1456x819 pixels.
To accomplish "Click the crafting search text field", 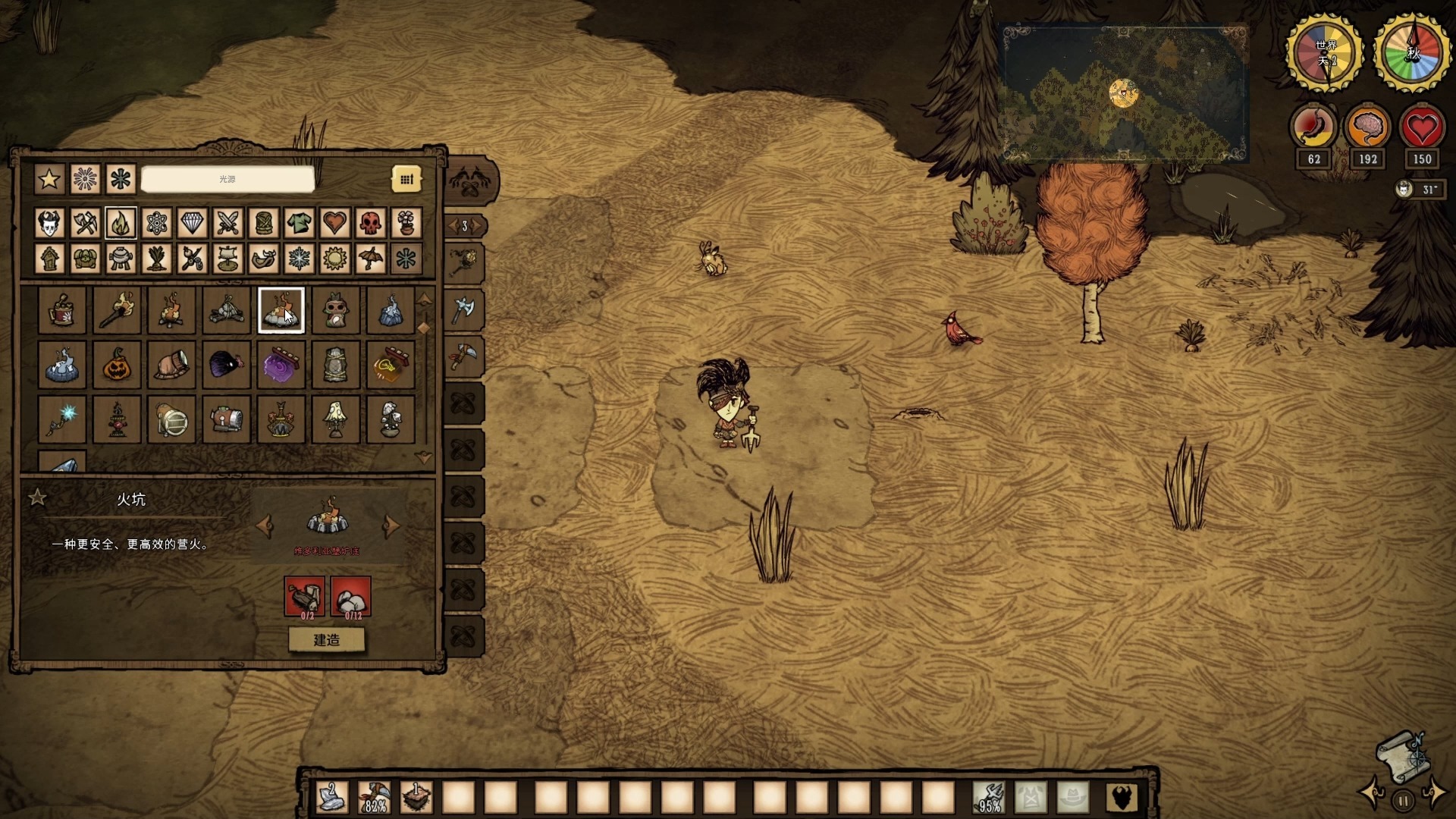I will [x=227, y=180].
